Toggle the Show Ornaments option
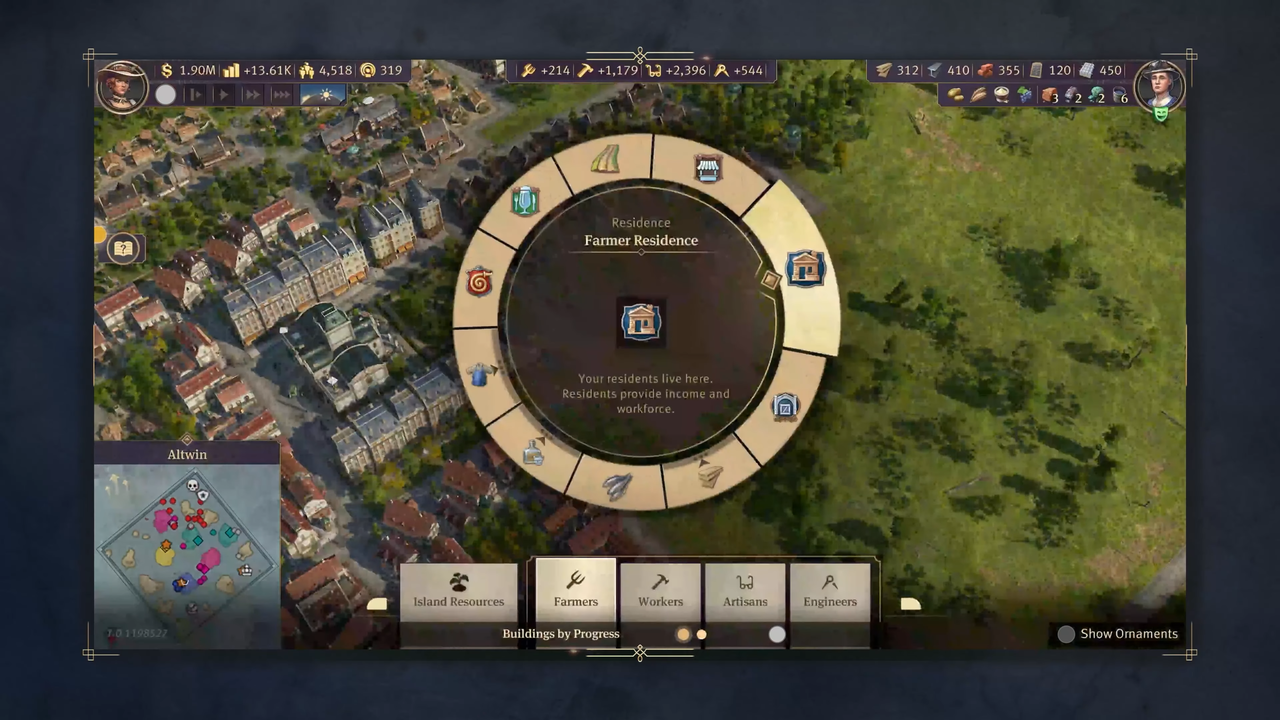 [1066, 634]
